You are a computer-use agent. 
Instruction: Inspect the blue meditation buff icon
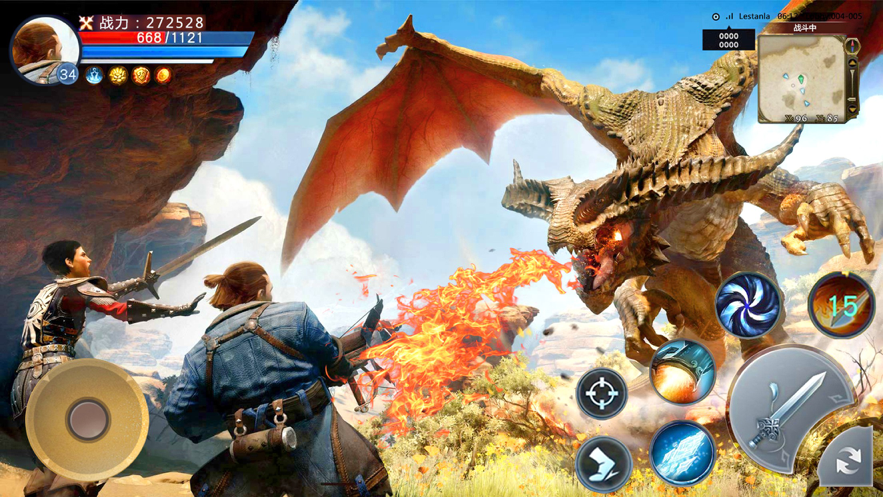pos(95,75)
